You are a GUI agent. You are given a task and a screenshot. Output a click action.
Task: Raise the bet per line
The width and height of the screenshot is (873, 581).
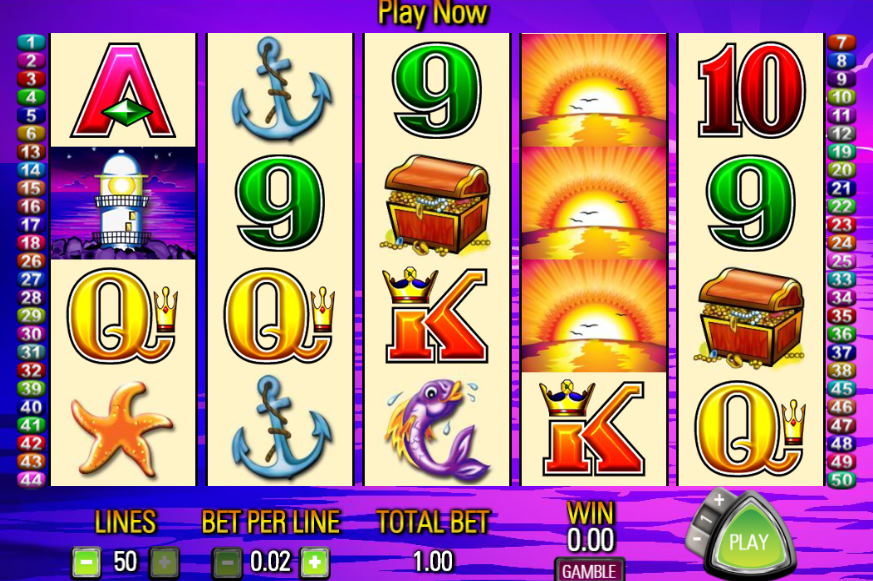(x=314, y=561)
